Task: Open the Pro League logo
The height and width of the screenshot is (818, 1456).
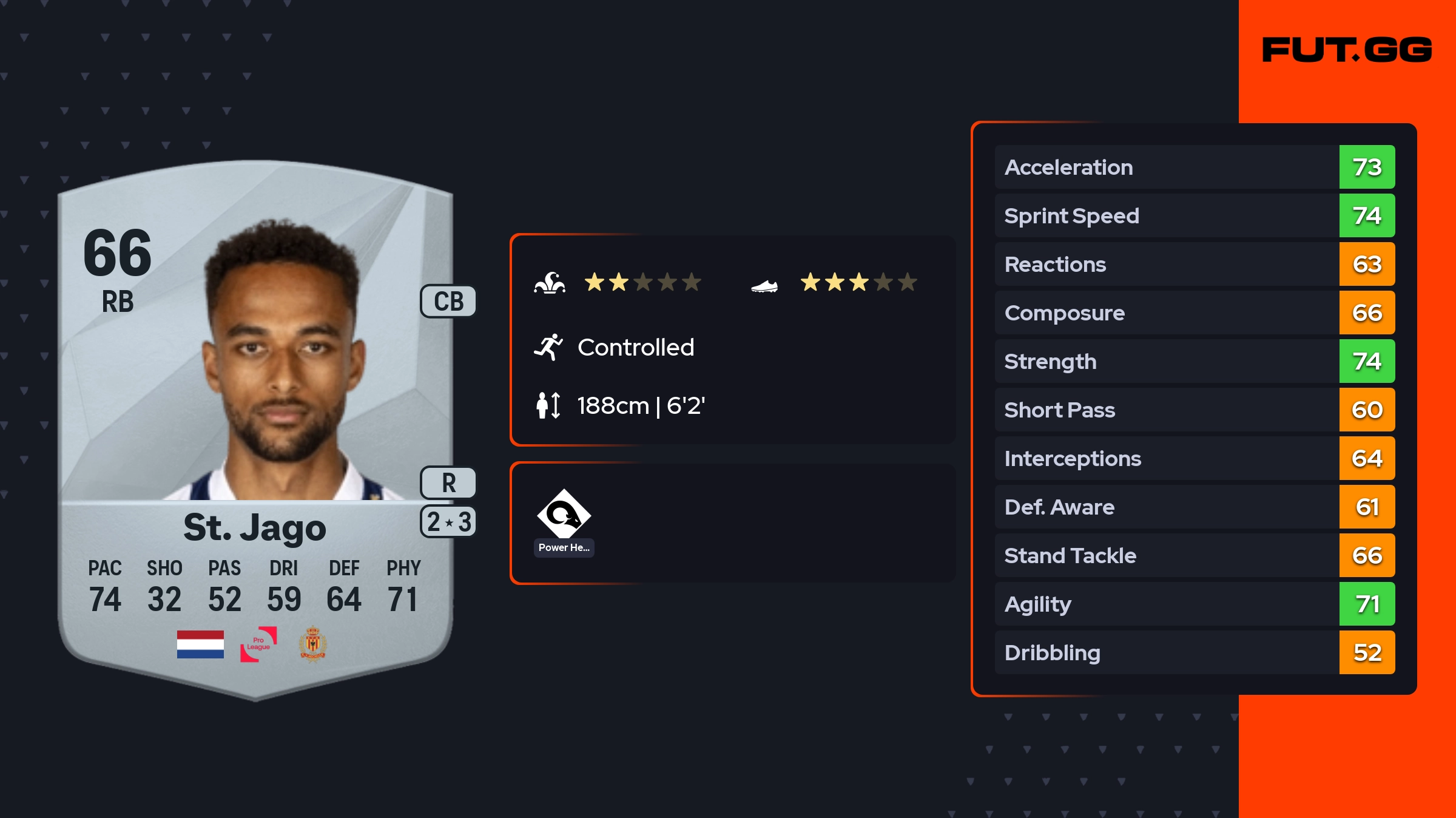Action: (x=258, y=644)
